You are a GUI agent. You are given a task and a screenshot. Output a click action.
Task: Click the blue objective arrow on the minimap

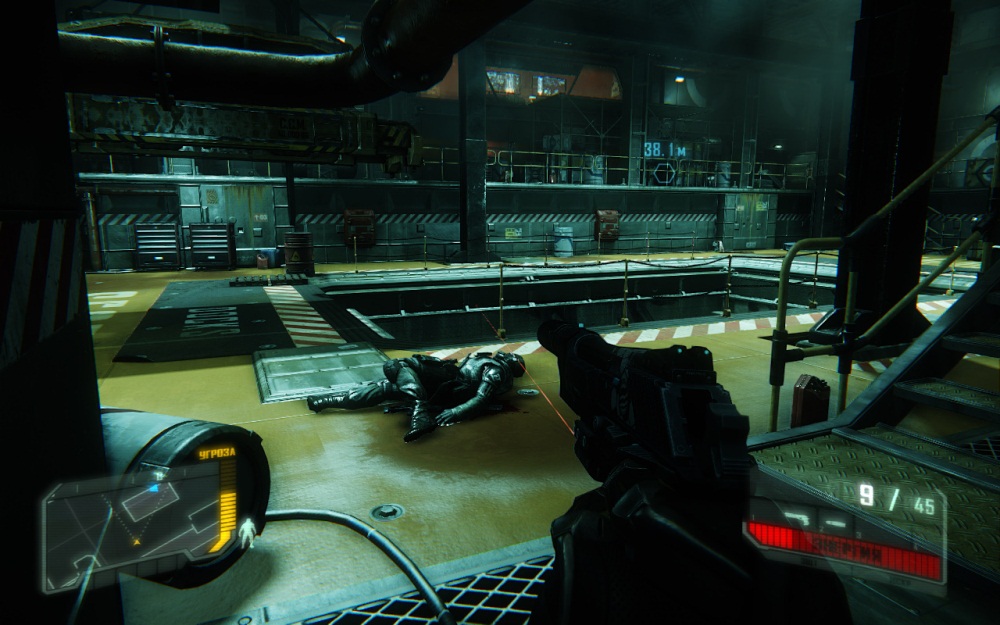[x=153, y=488]
